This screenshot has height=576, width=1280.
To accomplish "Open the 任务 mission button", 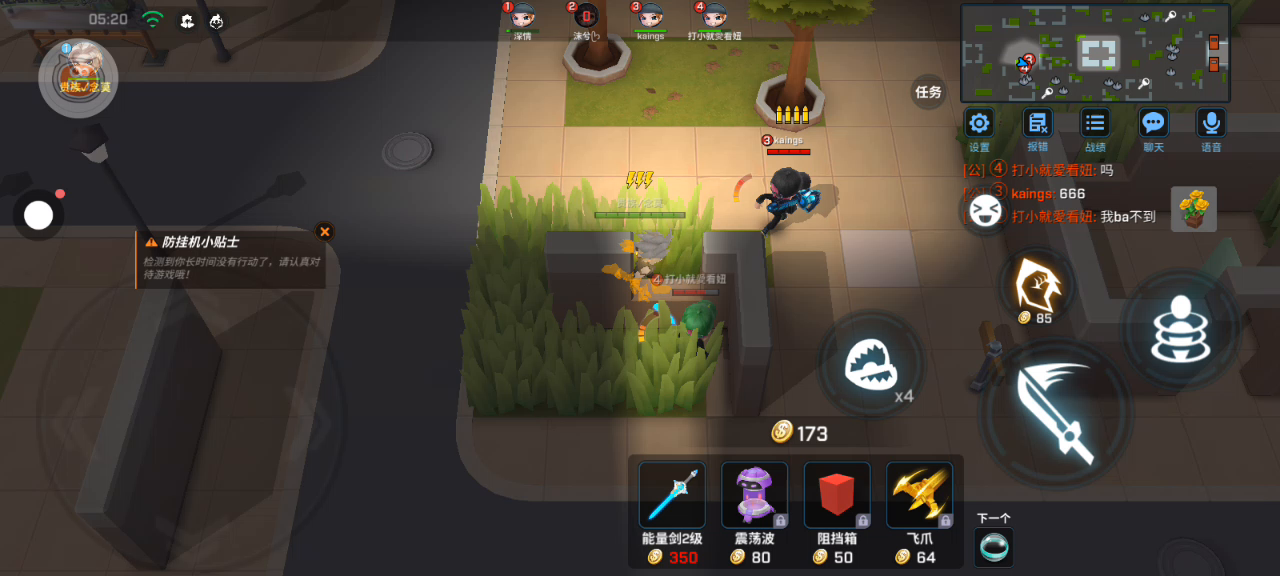I will coord(928,92).
